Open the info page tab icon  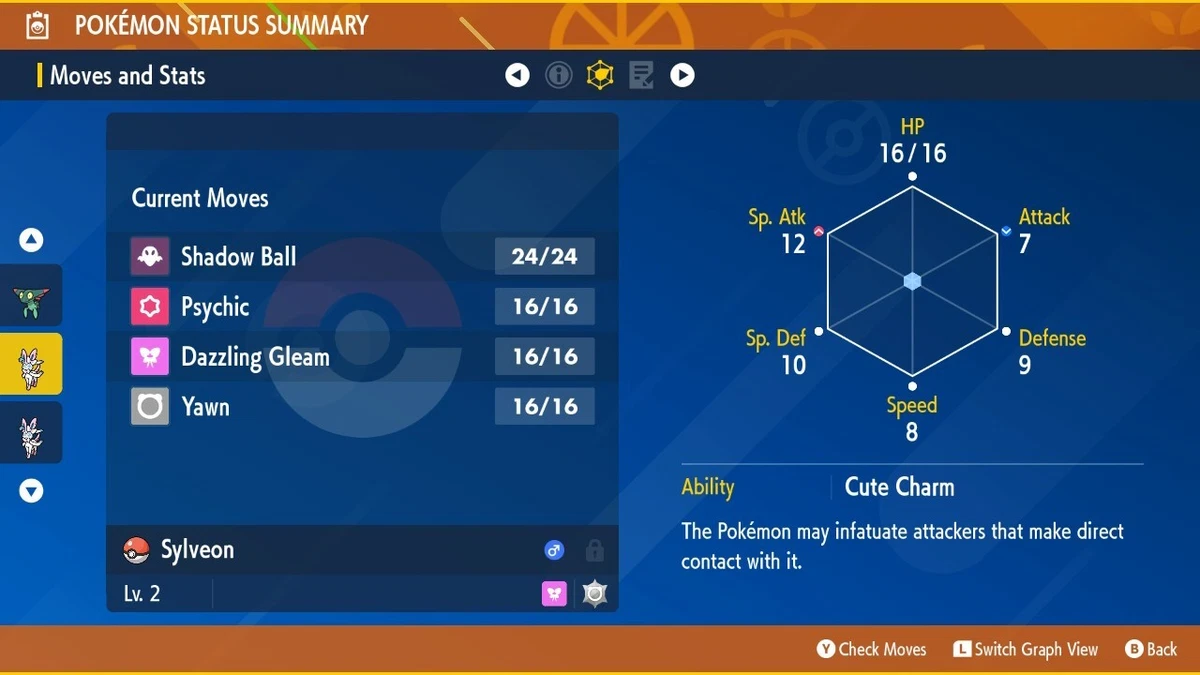tap(558, 75)
